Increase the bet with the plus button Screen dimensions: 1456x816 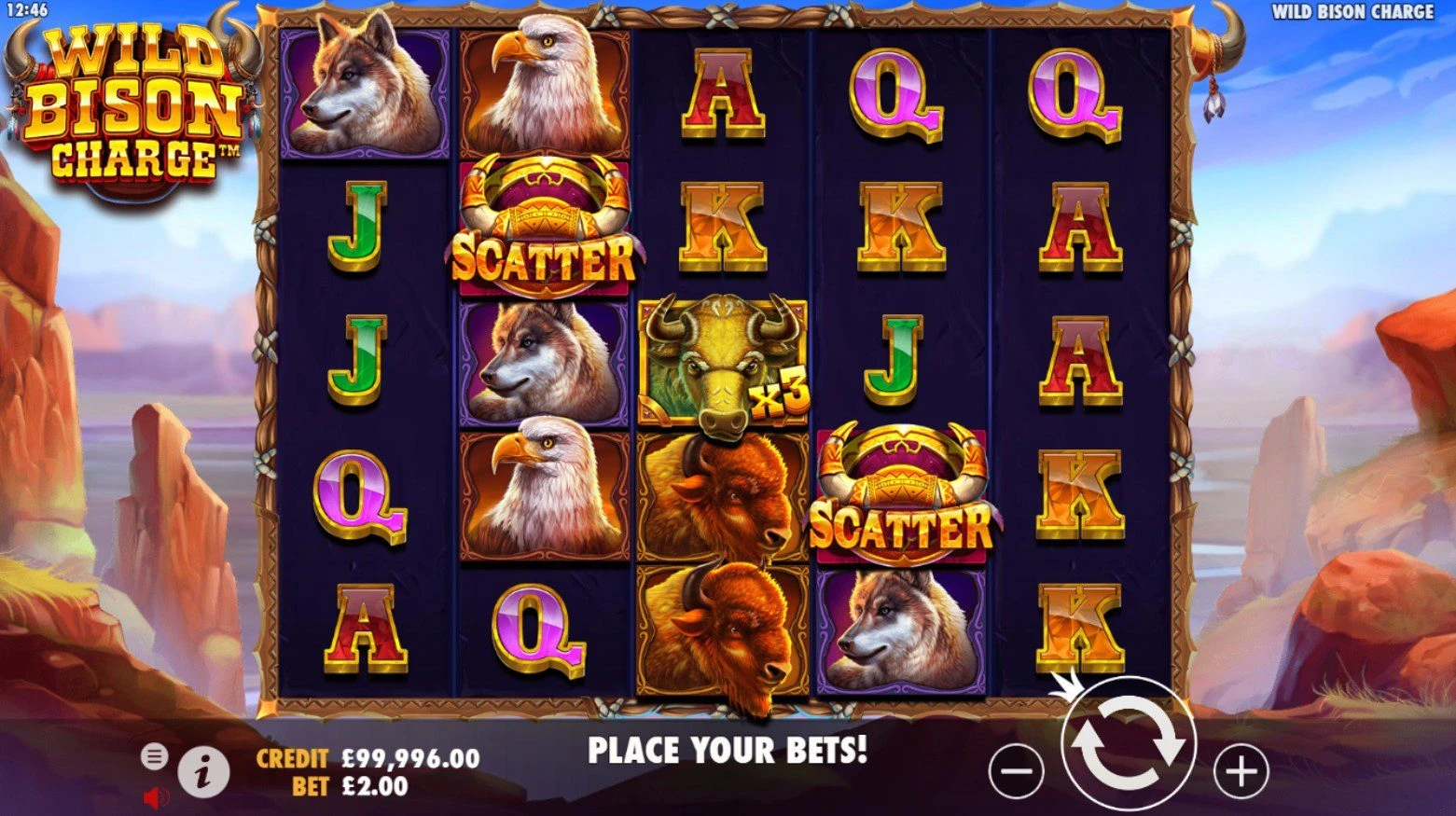coord(1241,771)
